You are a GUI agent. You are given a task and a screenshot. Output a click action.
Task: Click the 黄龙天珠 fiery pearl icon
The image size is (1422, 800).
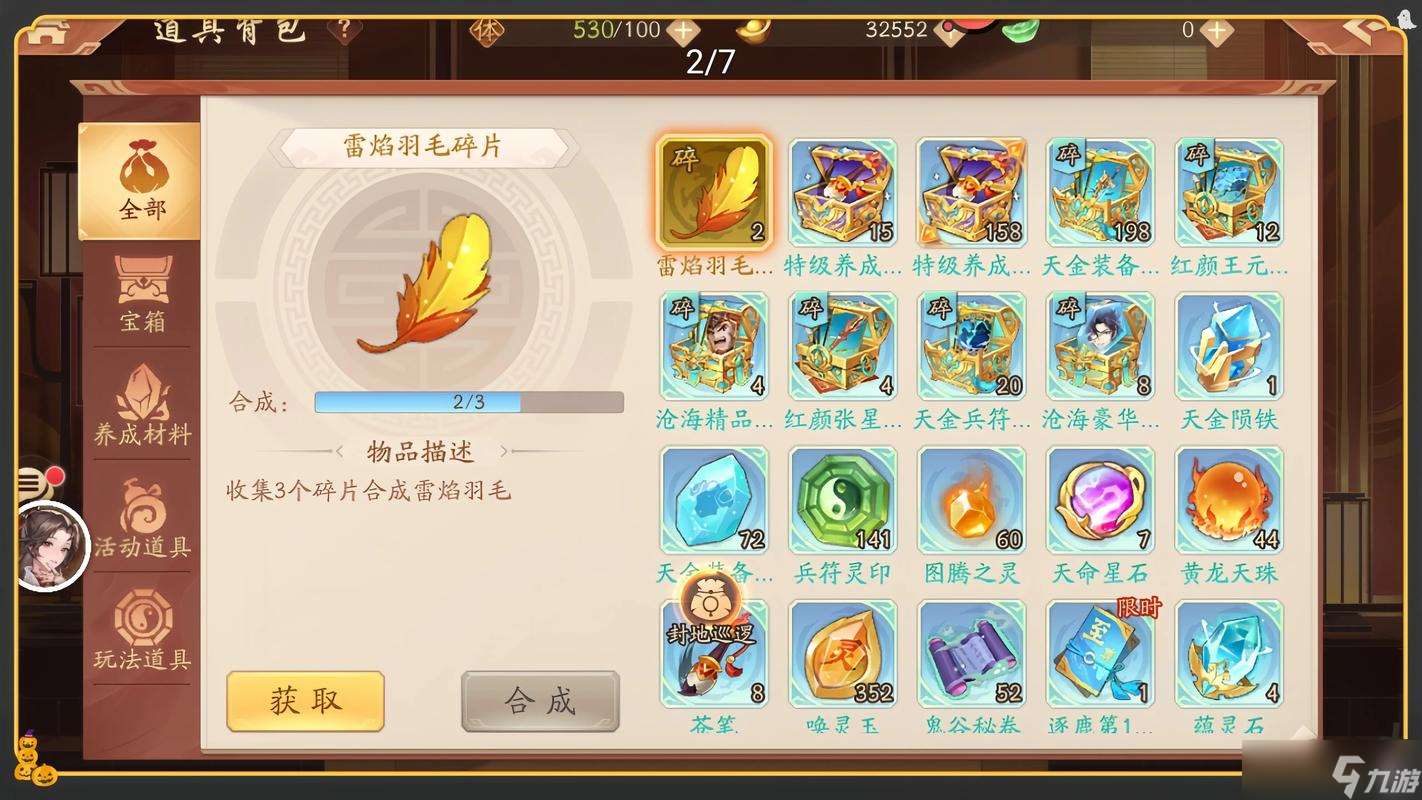1228,498
